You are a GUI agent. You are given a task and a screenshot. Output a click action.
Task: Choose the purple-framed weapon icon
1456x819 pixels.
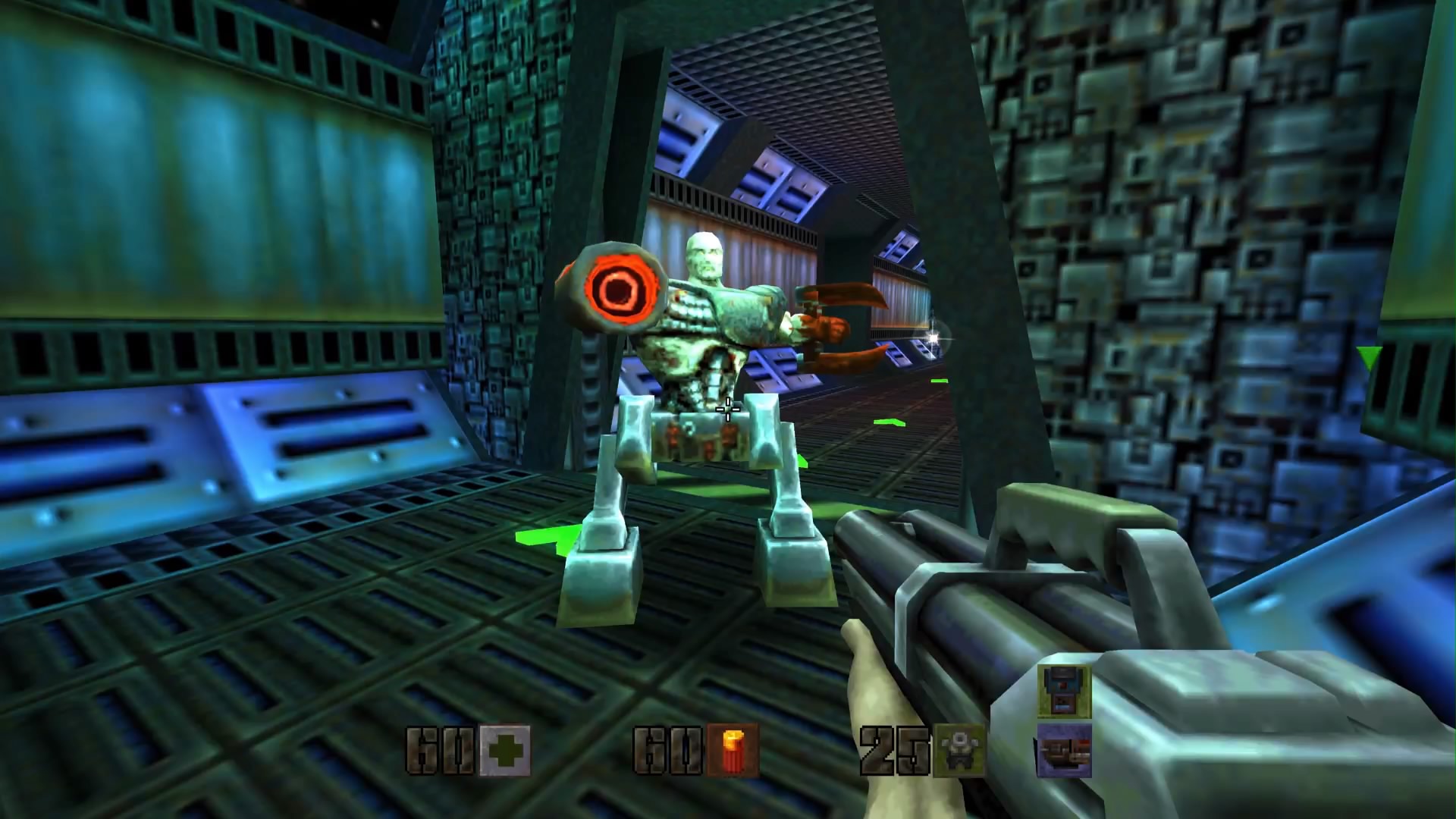1064,750
